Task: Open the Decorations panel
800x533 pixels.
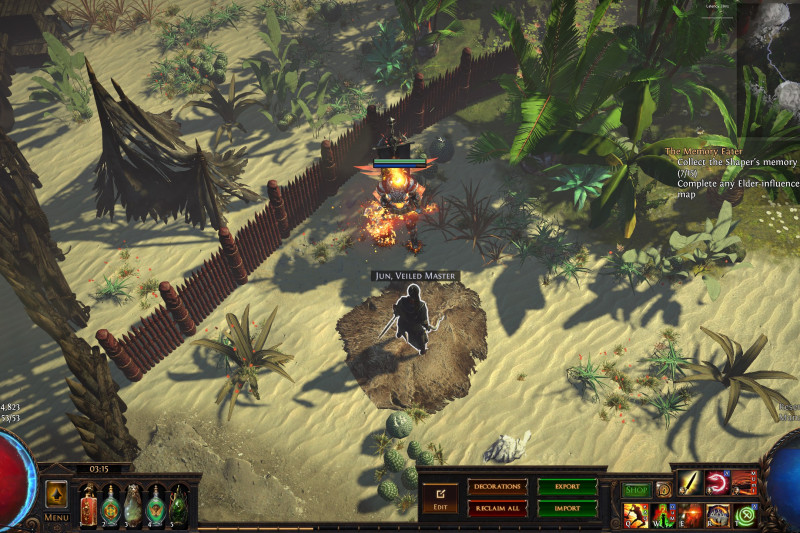Action: point(497,487)
